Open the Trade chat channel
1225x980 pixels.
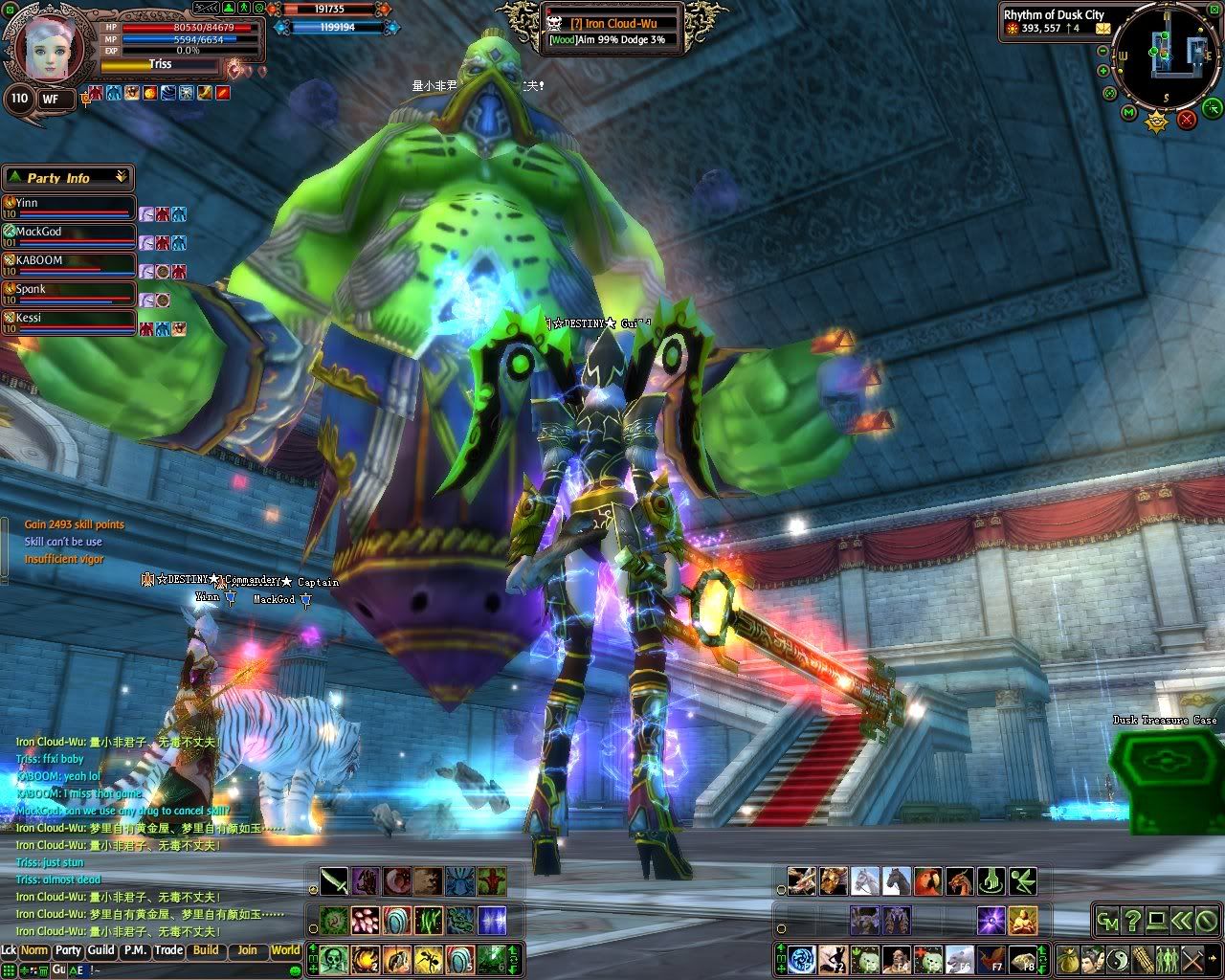click(168, 950)
